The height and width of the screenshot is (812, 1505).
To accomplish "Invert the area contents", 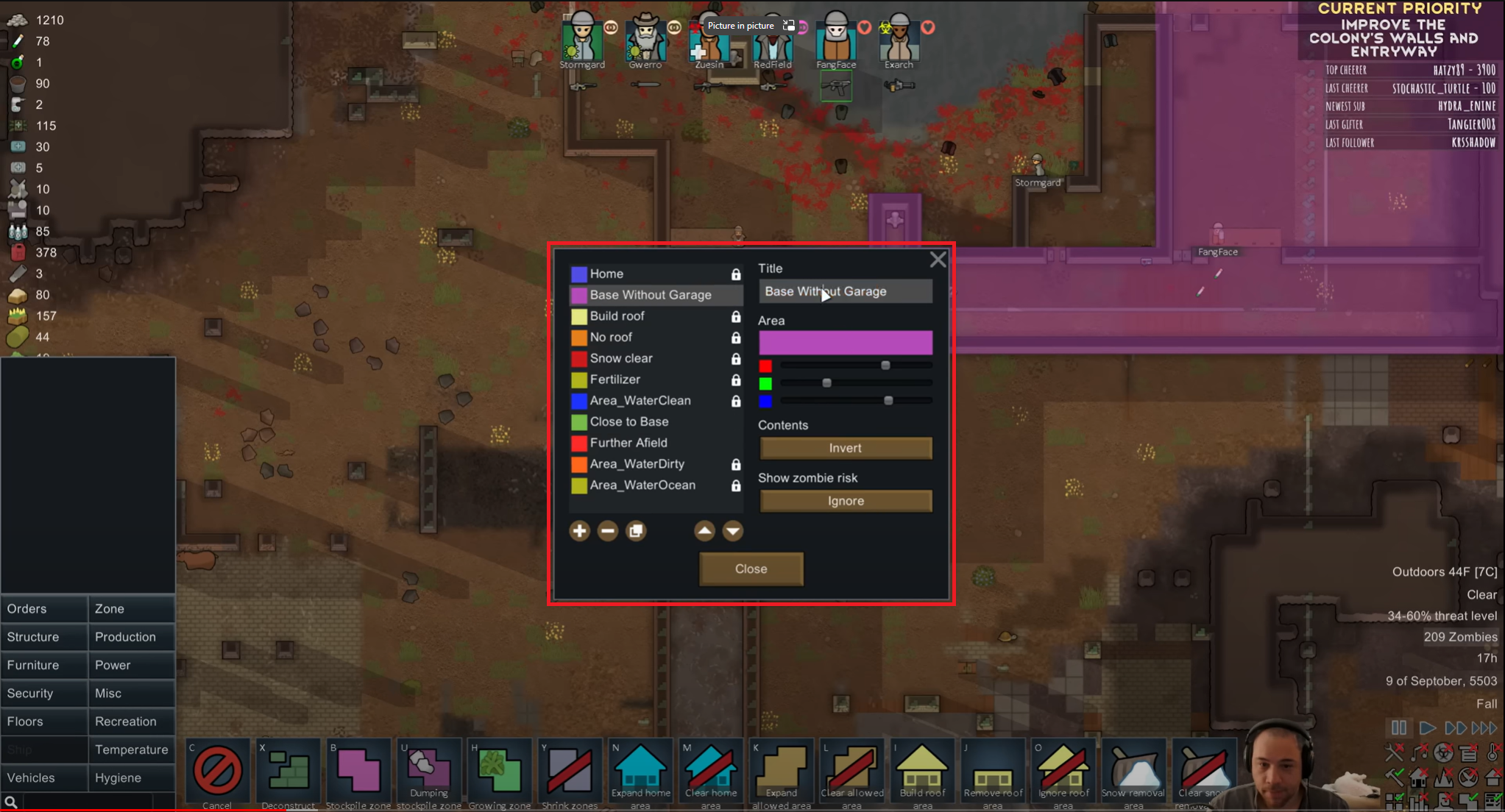I will (845, 448).
